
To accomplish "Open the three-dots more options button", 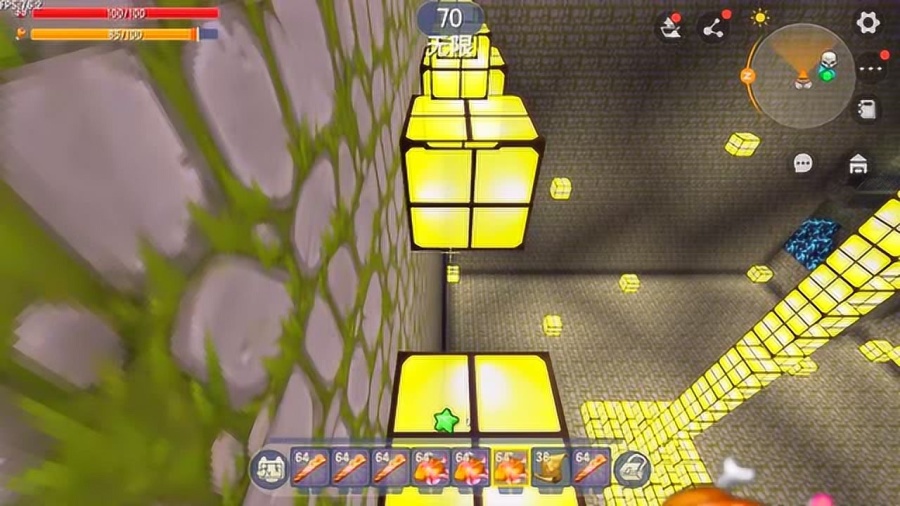I will (x=869, y=67).
